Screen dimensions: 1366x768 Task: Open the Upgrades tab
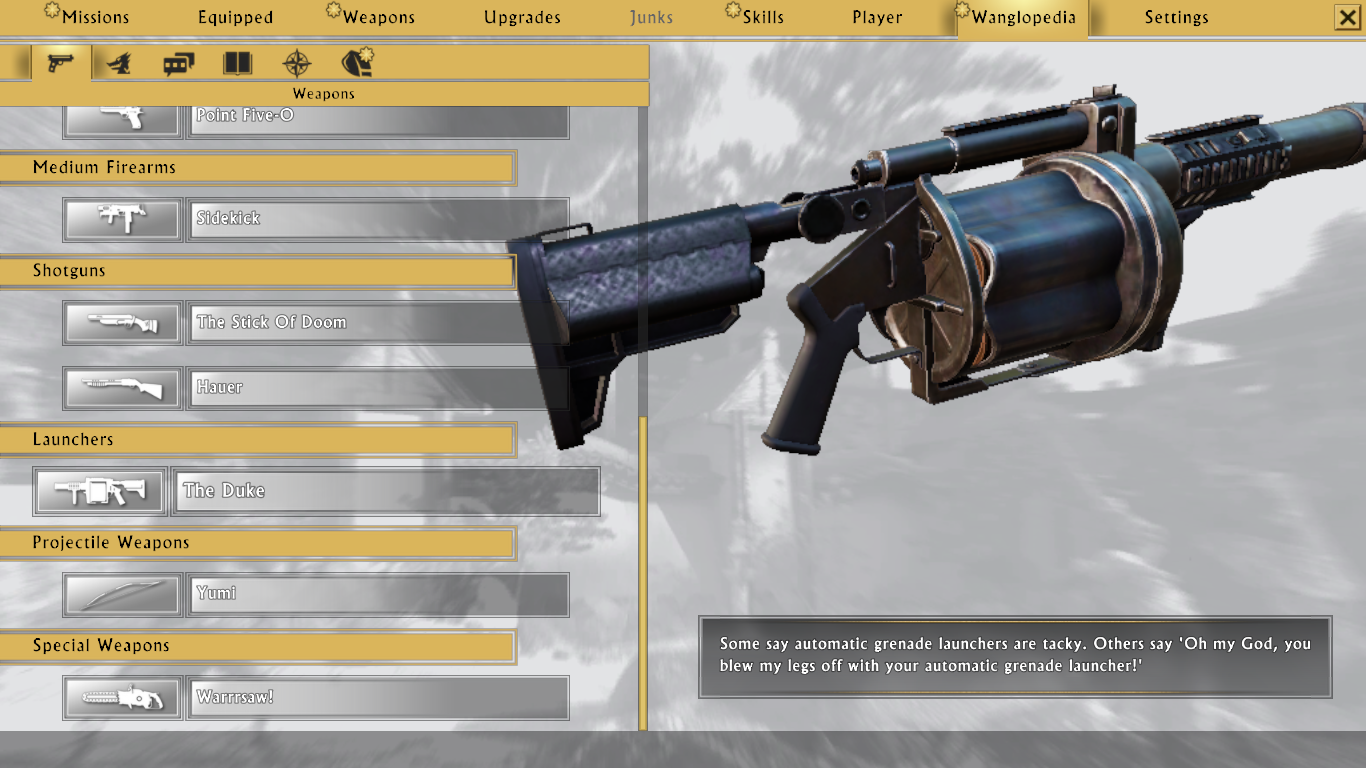(522, 18)
